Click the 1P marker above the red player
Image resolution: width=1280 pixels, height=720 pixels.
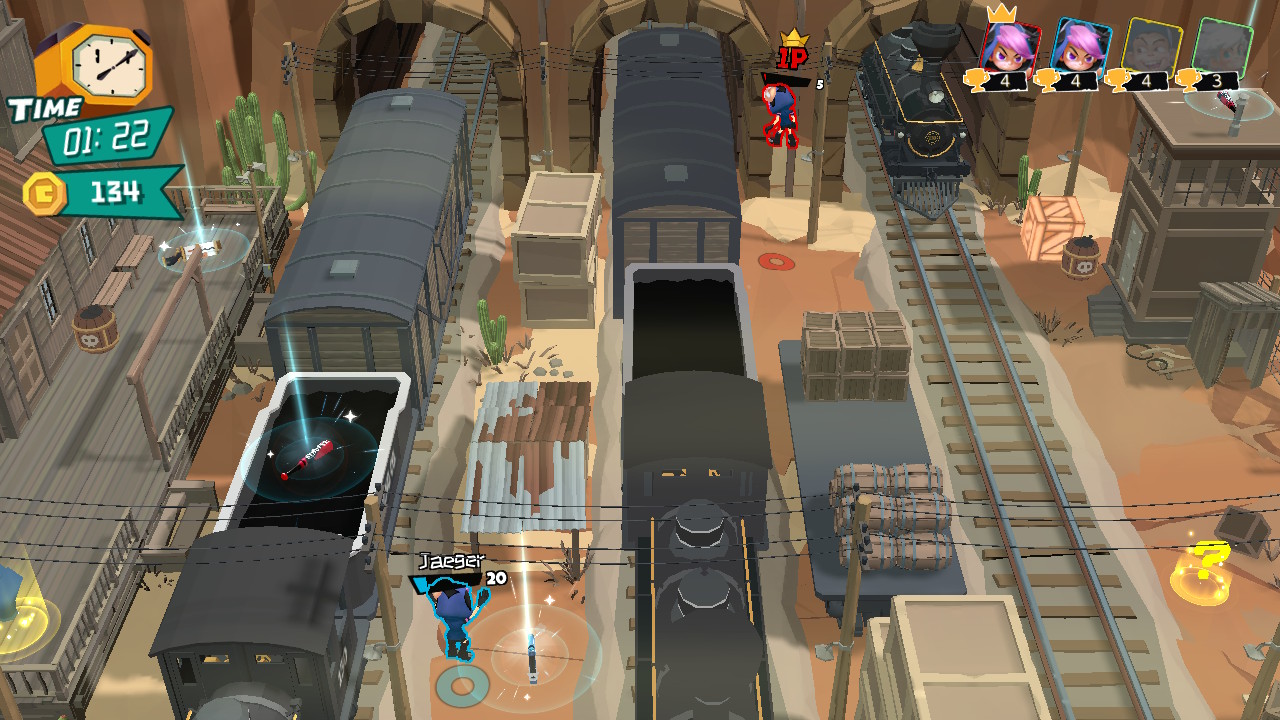tap(790, 57)
